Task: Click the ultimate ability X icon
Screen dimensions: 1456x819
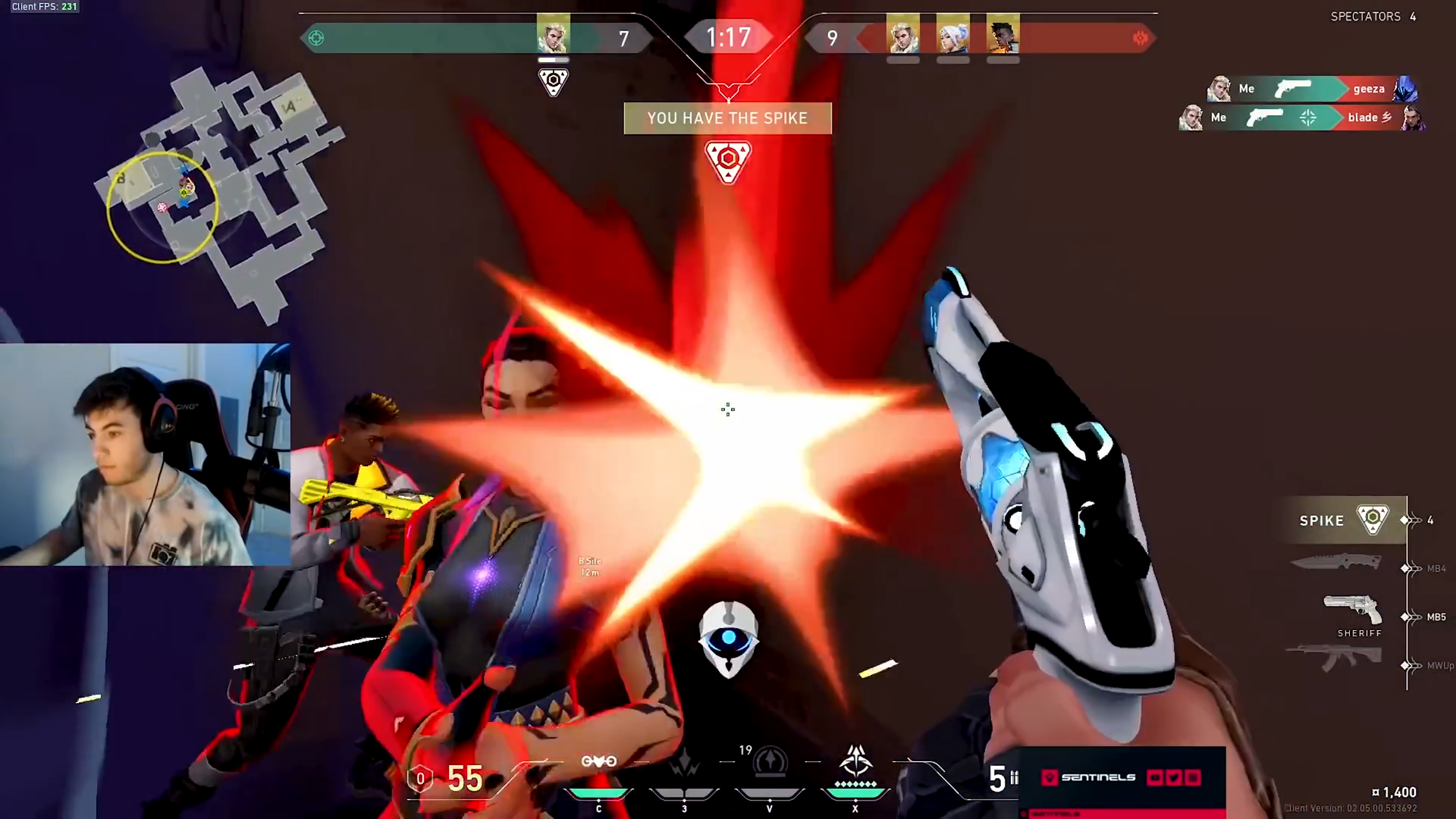Action: tap(855, 758)
